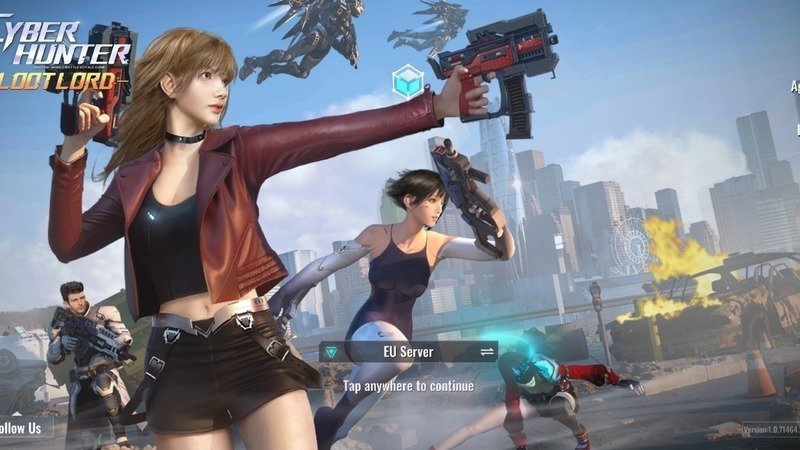Click the switch-server arrows icon
Image resolution: width=800 pixels, height=450 pixels.
(487, 351)
